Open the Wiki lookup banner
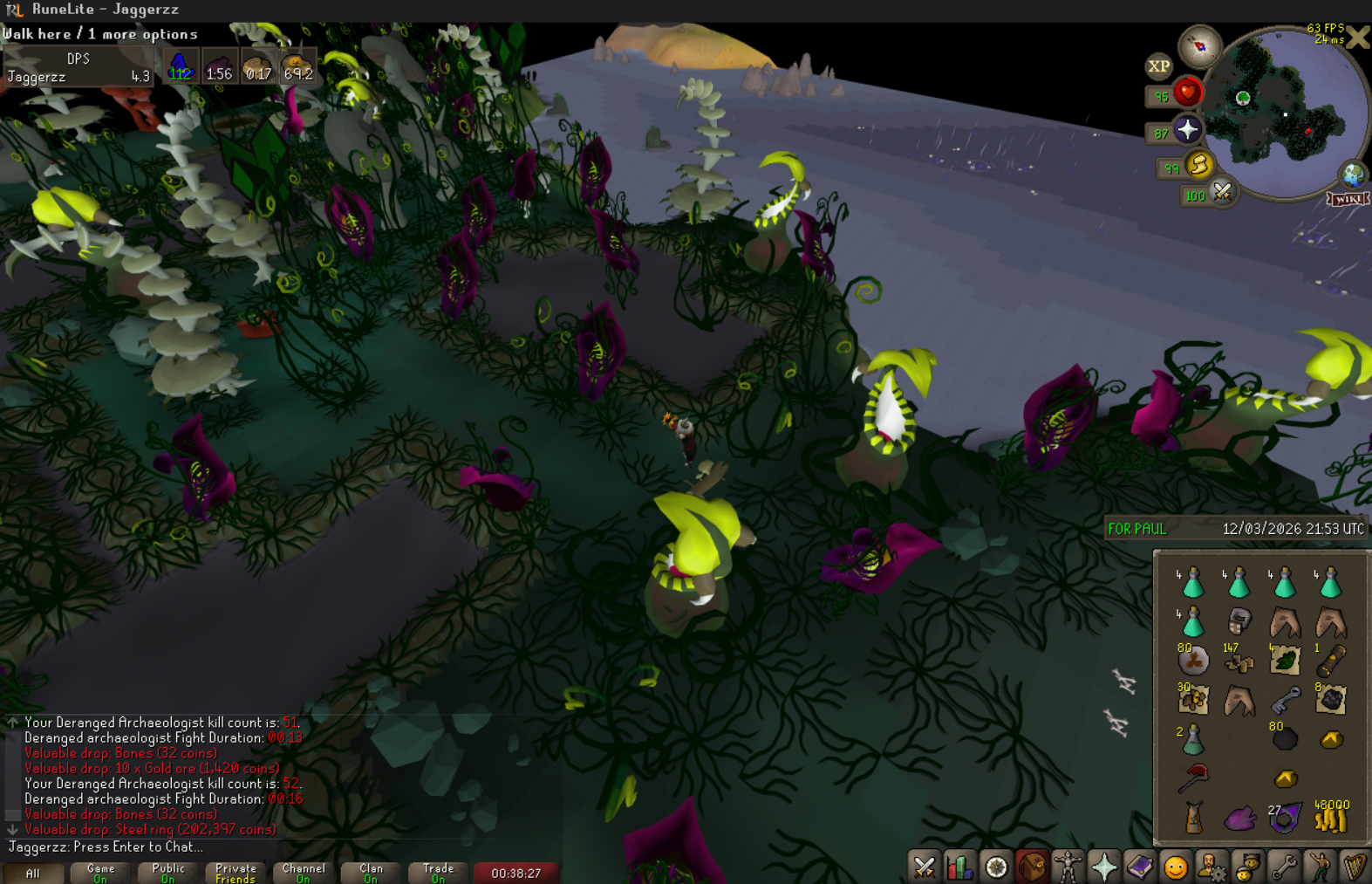This screenshot has height=884, width=1372. 1348,199
